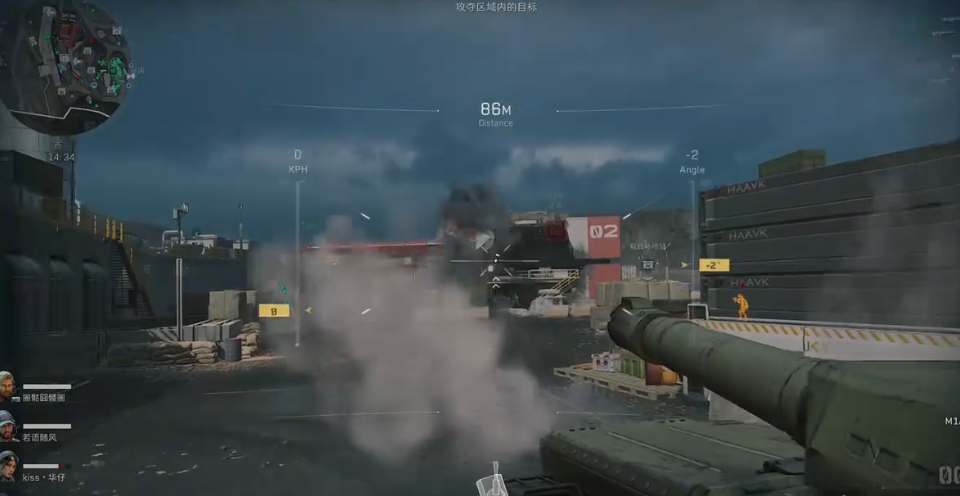The height and width of the screenshot is (496, 960).
Task: Select squad member kiss·华仔
Action: pyautogui.click(x=44, y=477)
